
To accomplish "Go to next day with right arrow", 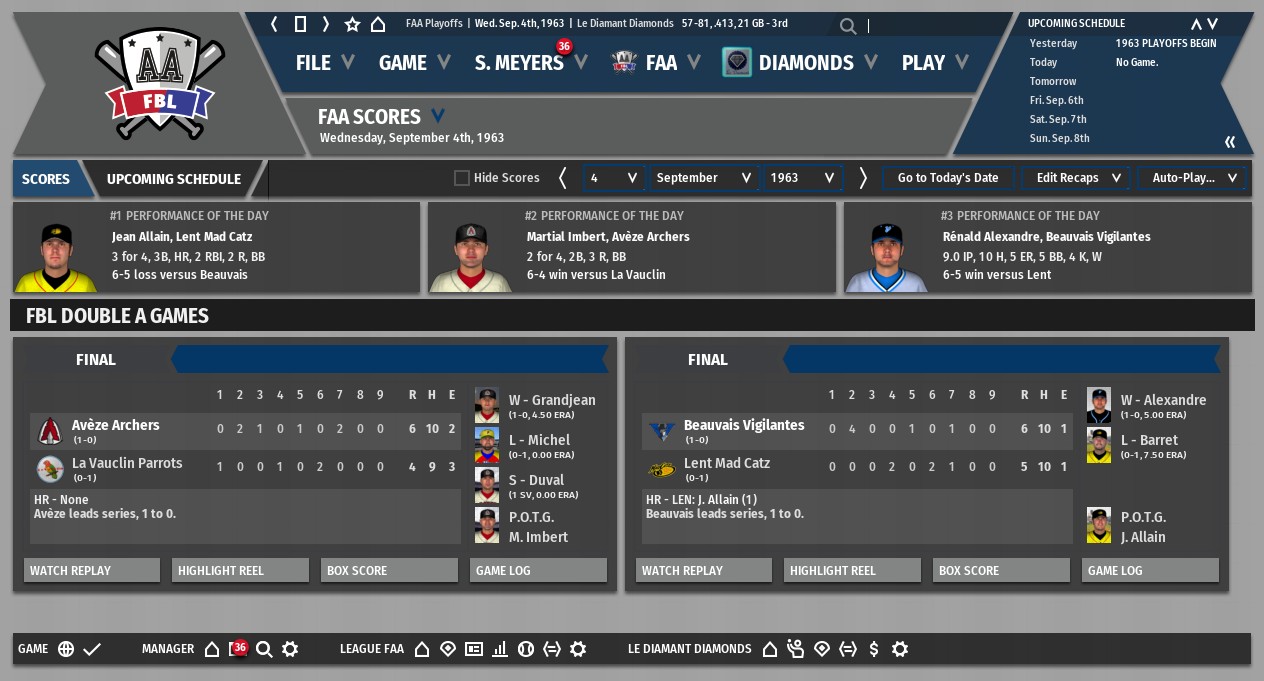I will coord(863,178).
